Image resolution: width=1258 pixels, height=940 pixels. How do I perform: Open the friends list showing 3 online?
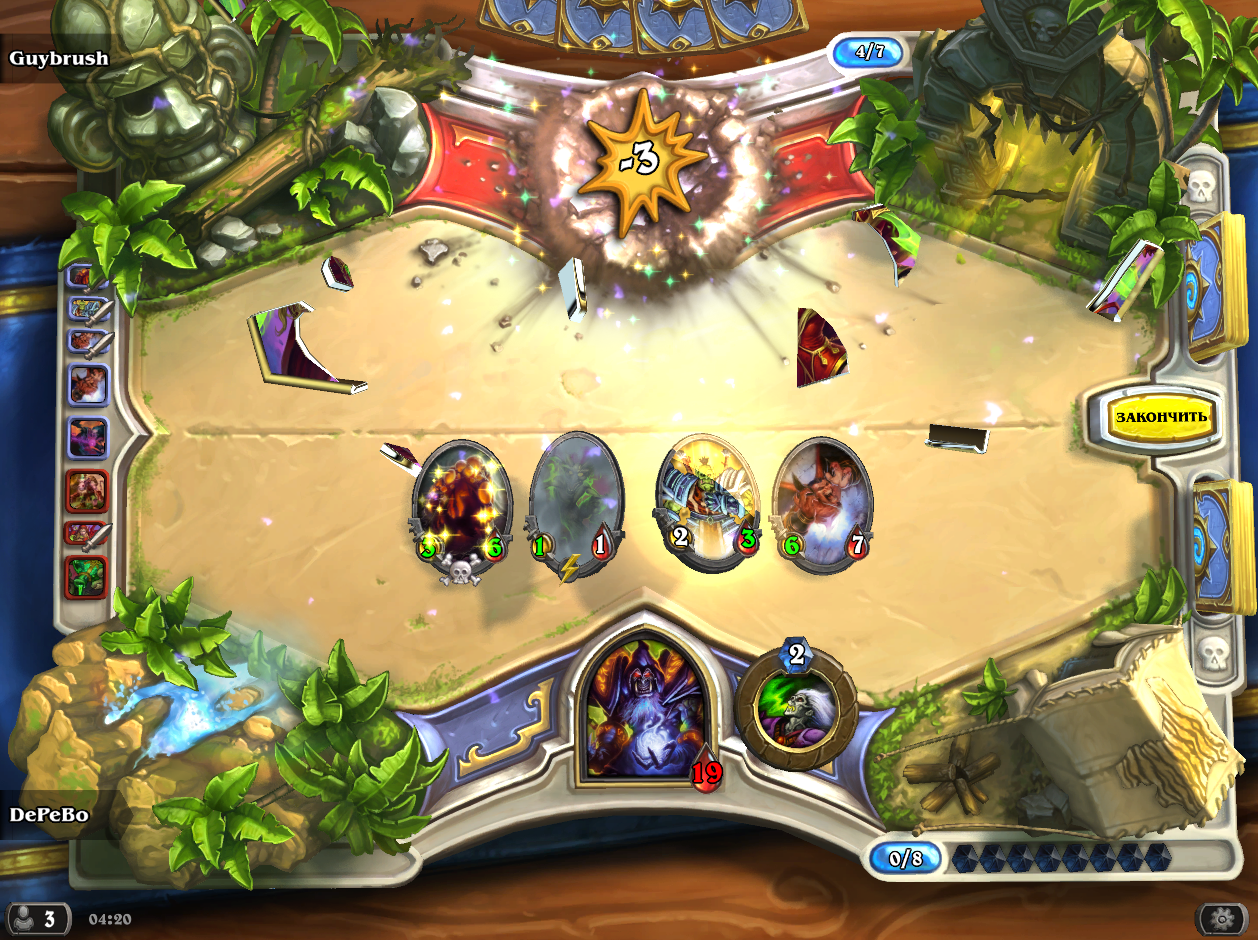[37, 918]
